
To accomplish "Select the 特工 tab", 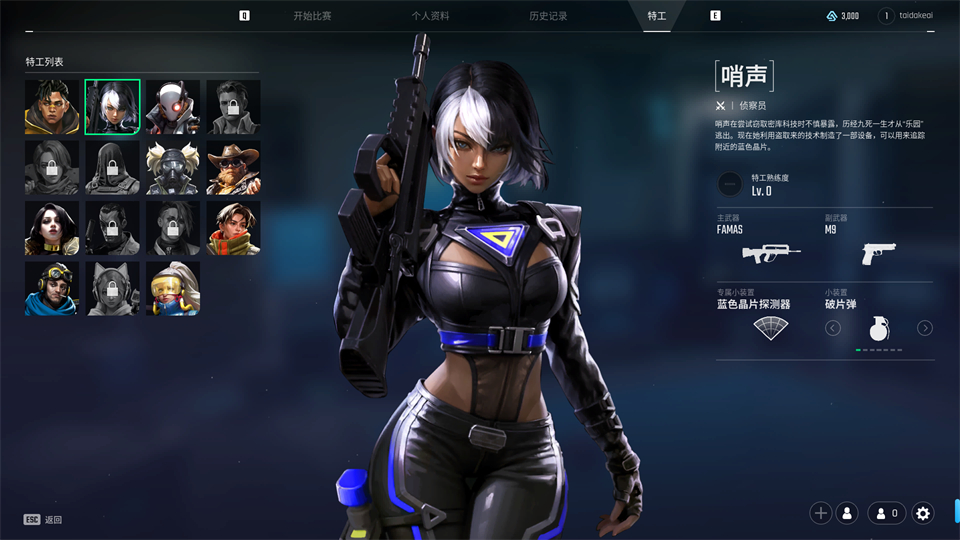I will [656, 16].
